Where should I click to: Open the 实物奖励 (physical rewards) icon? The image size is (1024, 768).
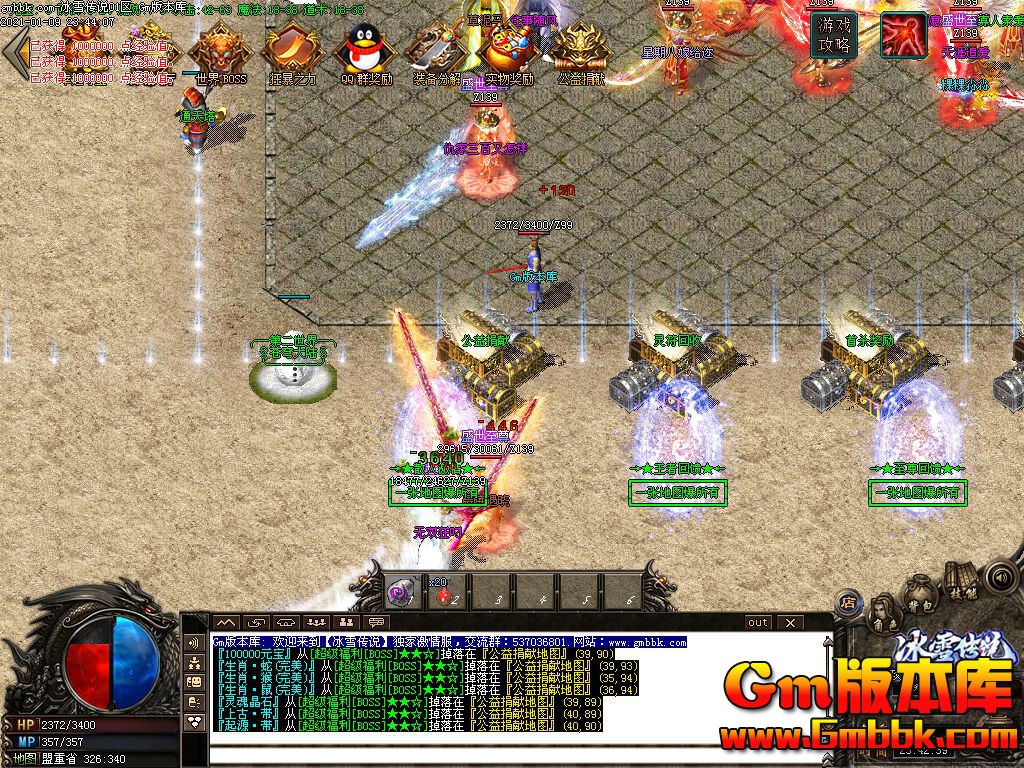[509, 50]
